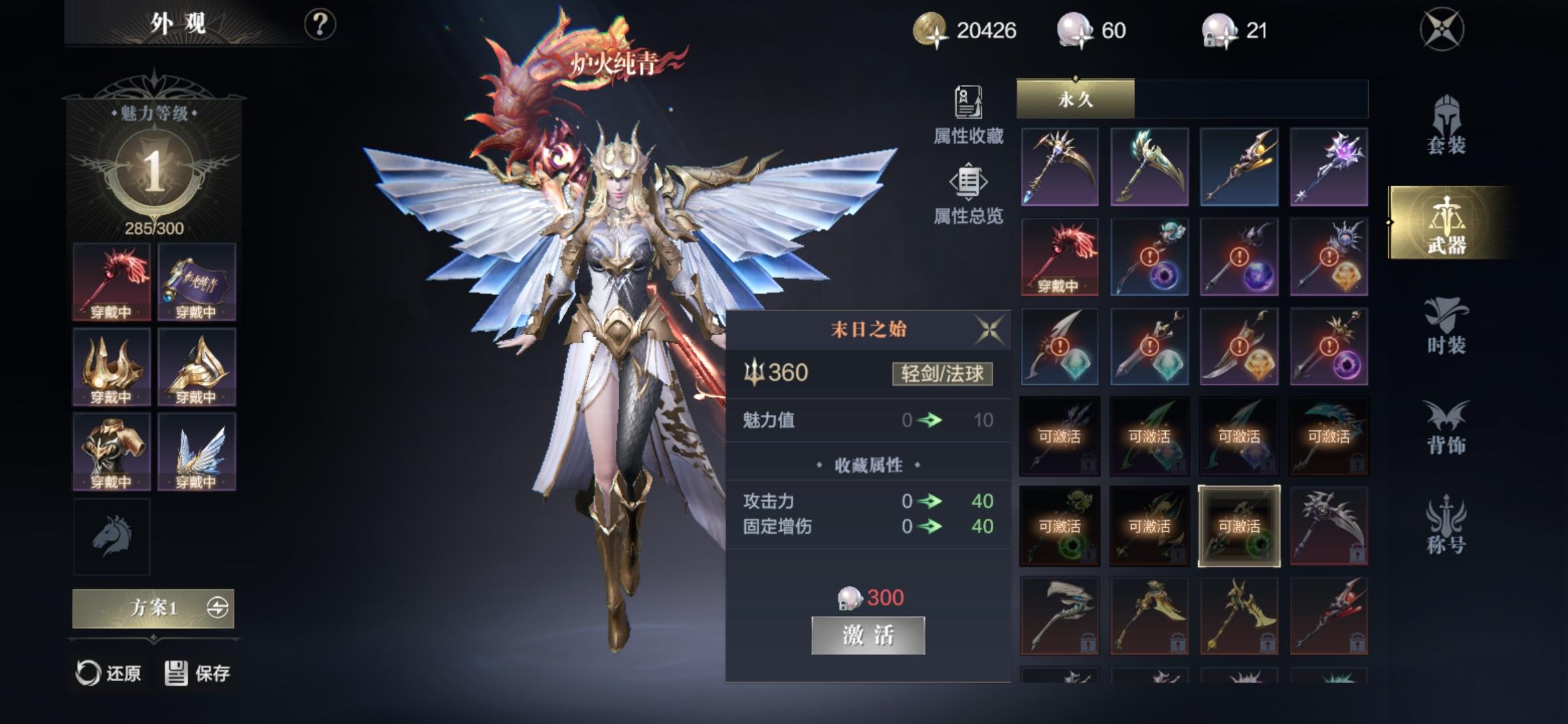The image size is (1568, 724).
Task: Switch to the 套装 category
Action: [1446, 126]
